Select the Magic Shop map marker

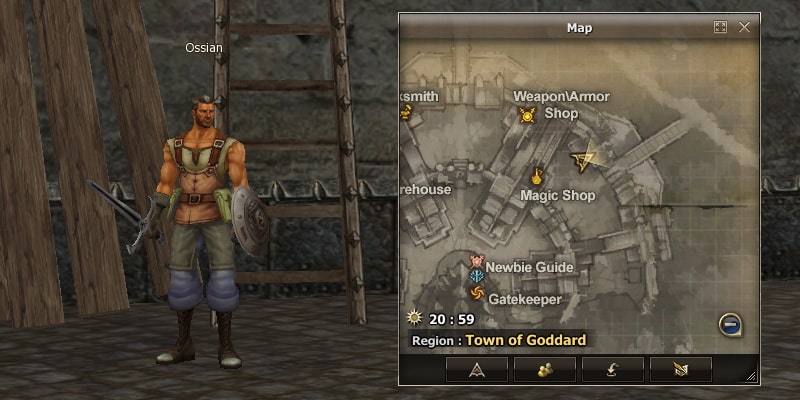[537, 177]
